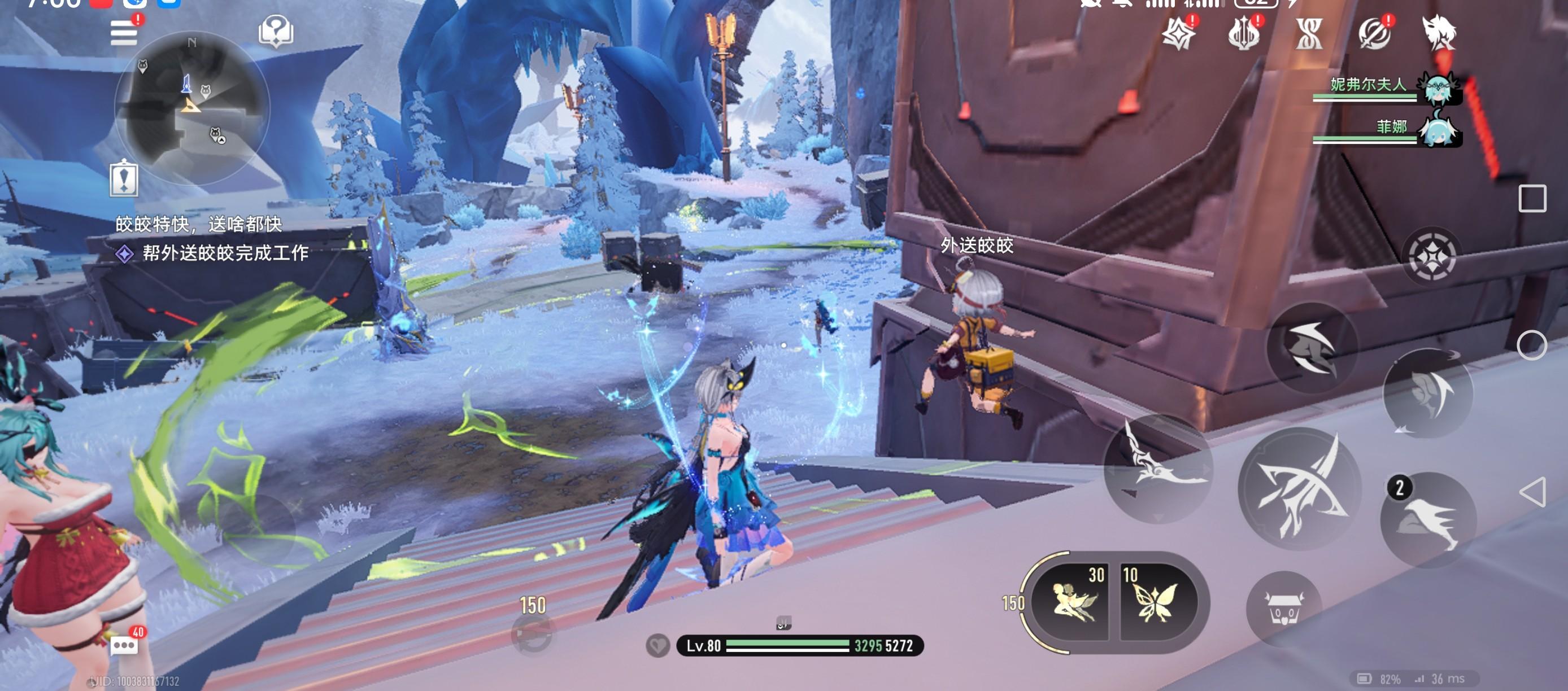This screenshot has height=691, width=1568.
Task: Tap the Android home circle button
Action: 1531,345
